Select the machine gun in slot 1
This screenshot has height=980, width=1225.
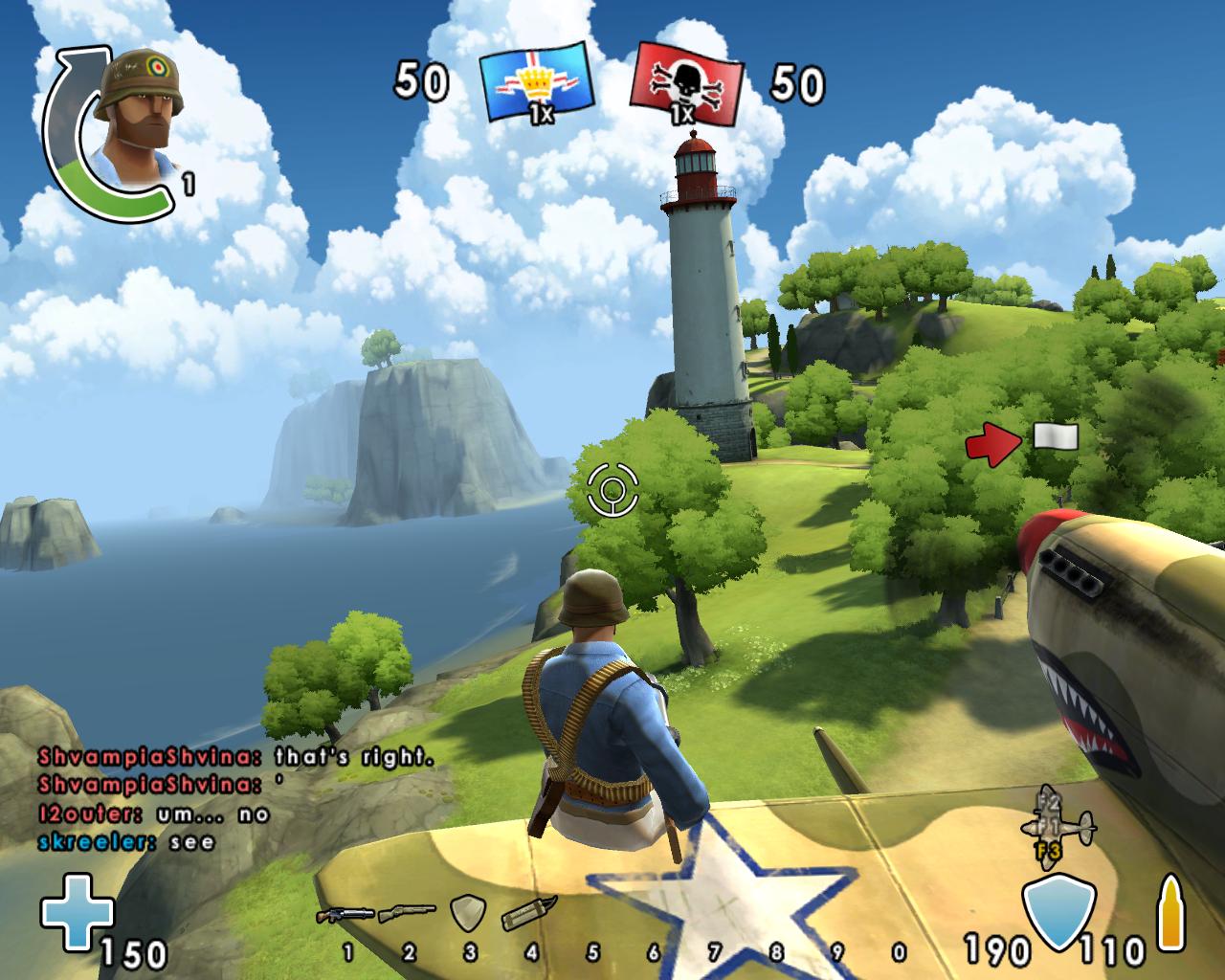pos(345,915)
